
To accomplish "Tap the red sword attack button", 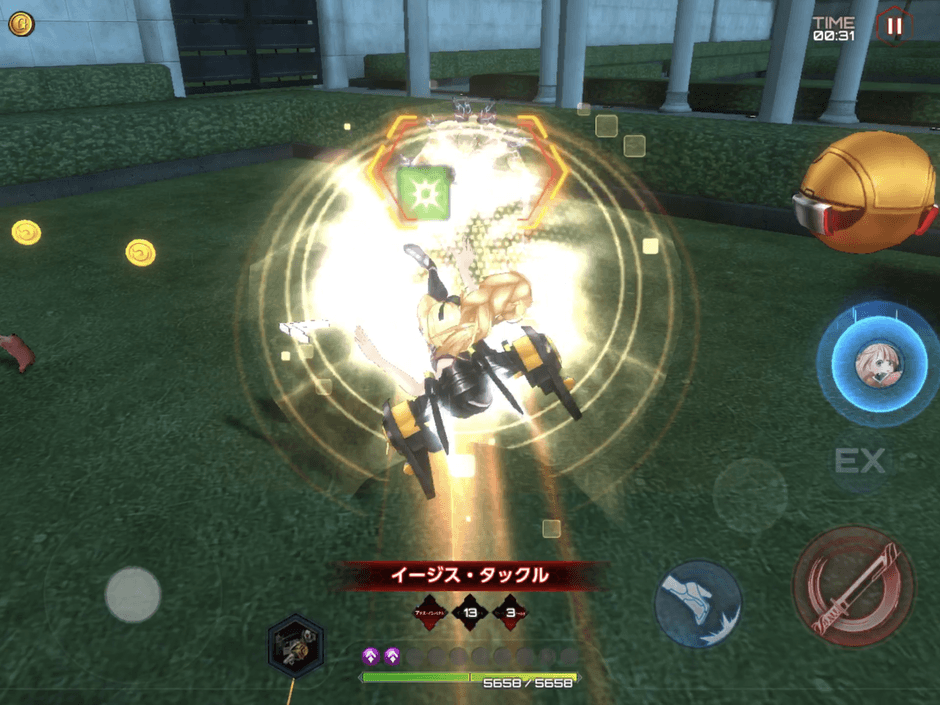I will tap(853, 588).
